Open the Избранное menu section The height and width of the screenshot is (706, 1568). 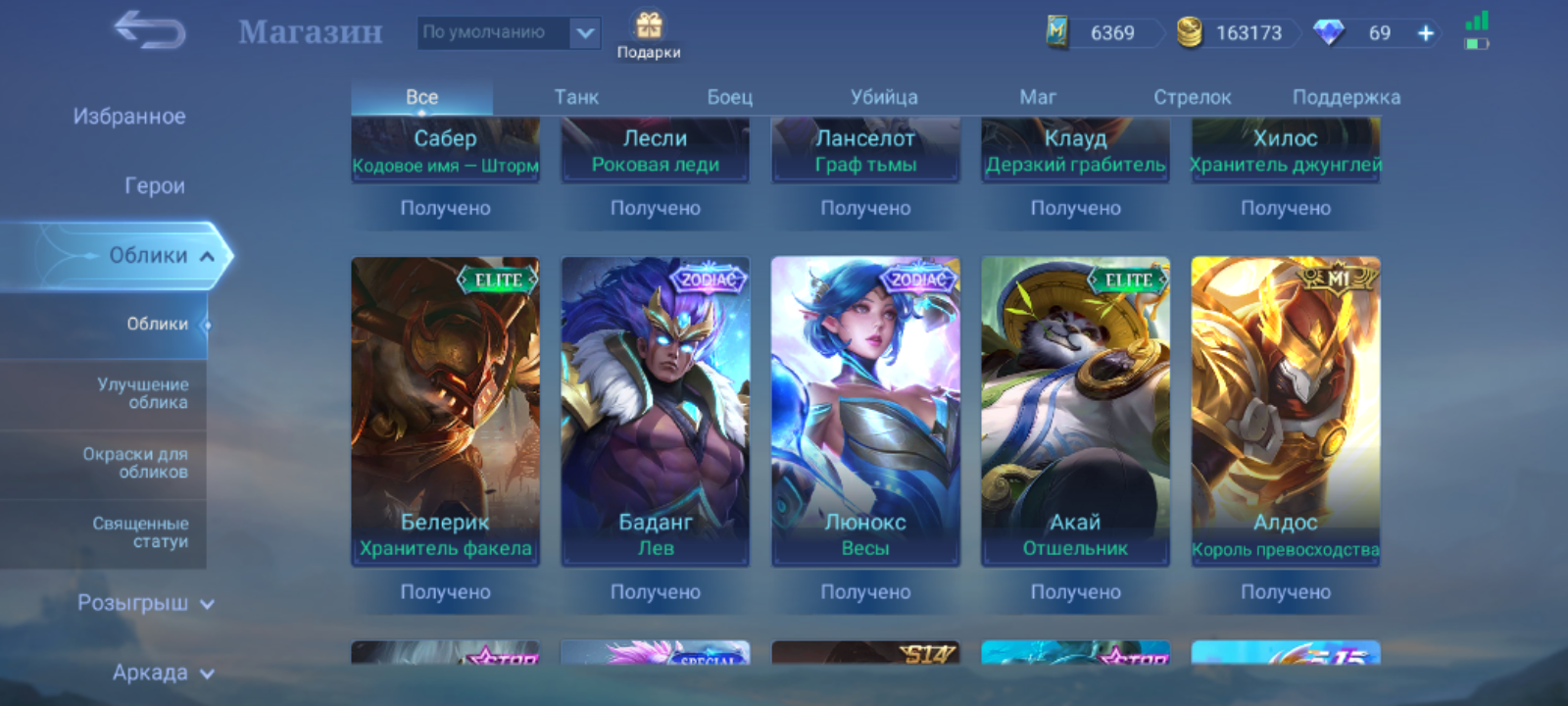click(129, 117)
